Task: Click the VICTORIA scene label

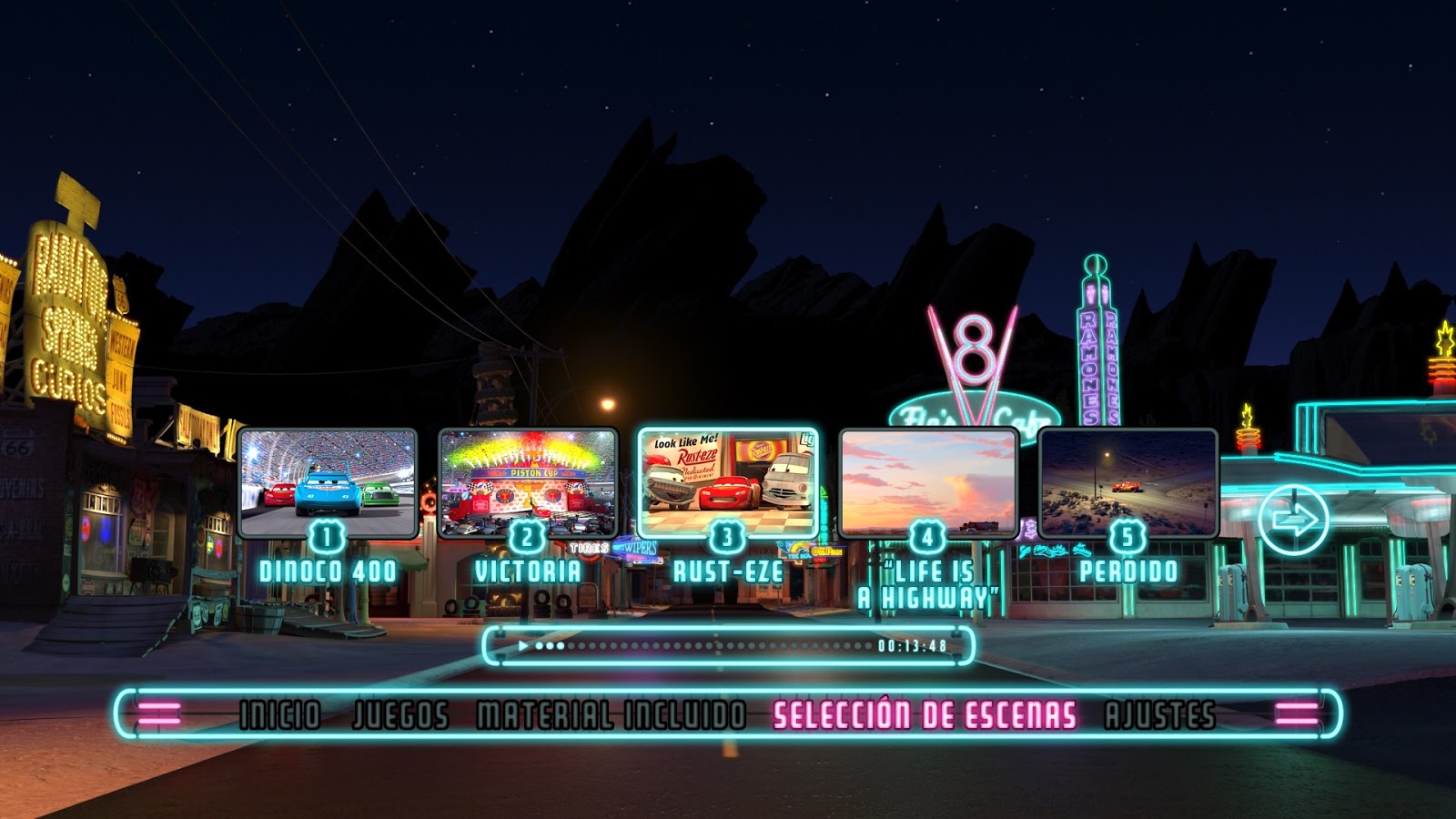Action: click(526, 571)
